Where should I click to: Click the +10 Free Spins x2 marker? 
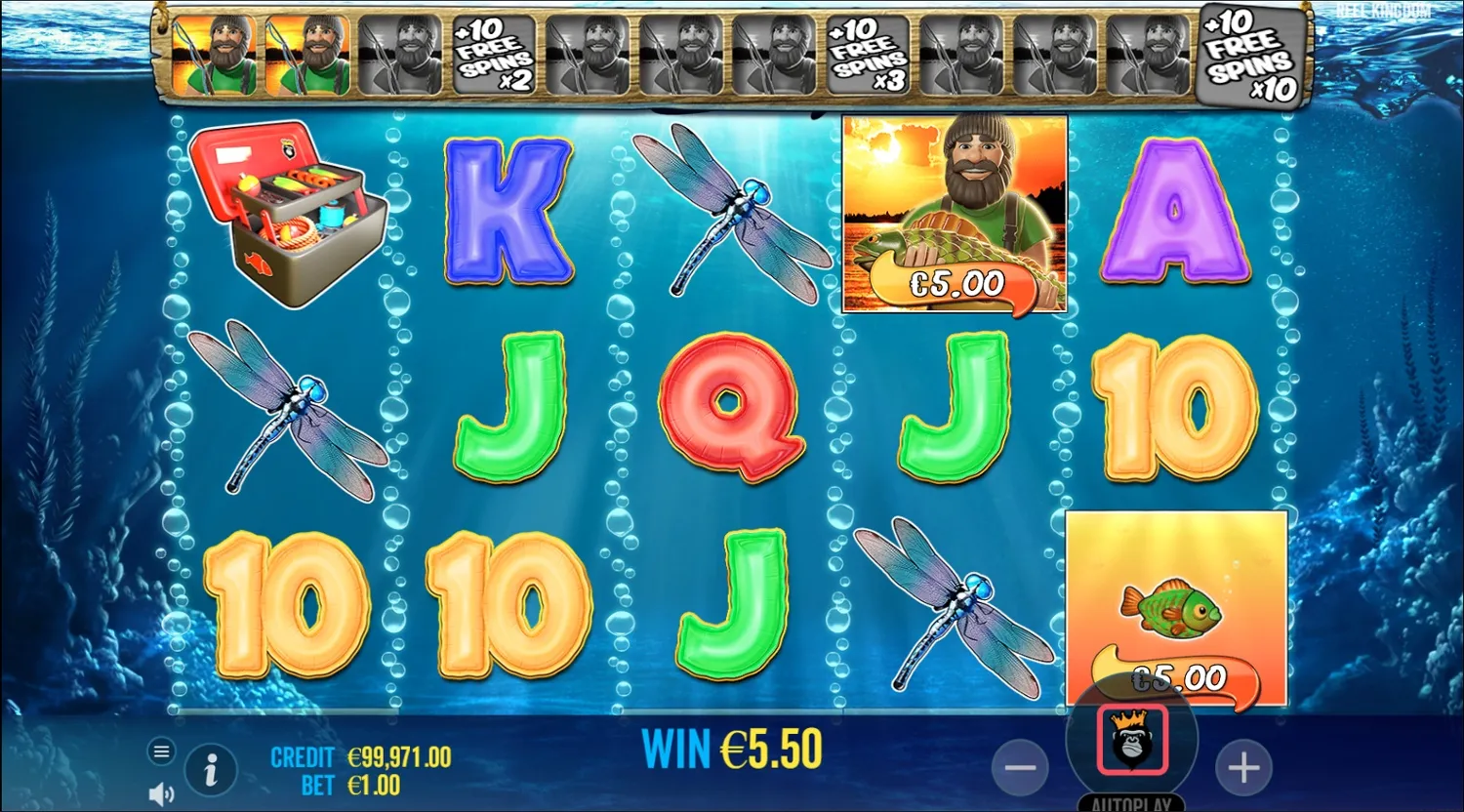point(492,56)
